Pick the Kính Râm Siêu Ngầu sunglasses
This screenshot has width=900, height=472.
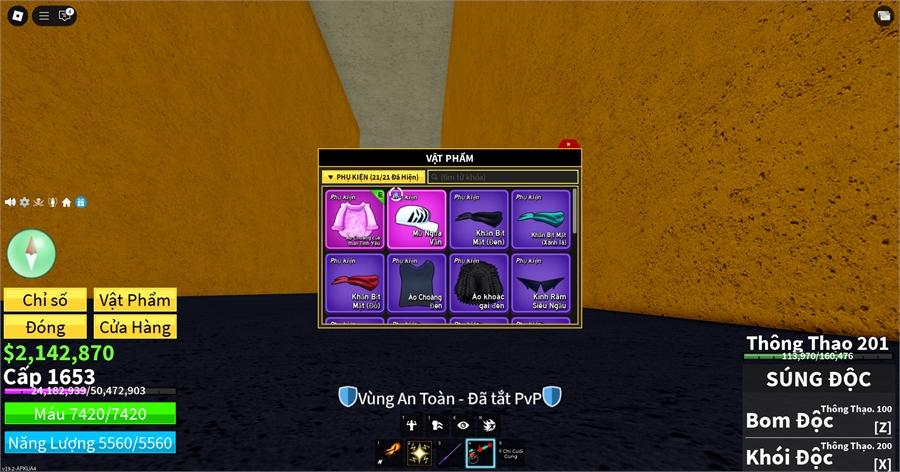540,283
